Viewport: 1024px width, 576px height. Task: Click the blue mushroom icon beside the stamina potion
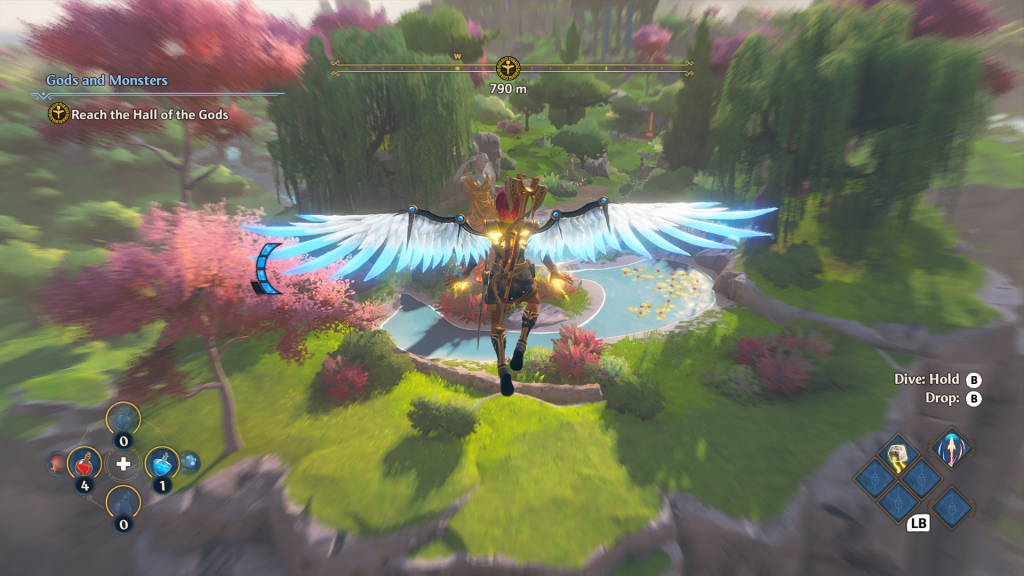tap(189, 463)
